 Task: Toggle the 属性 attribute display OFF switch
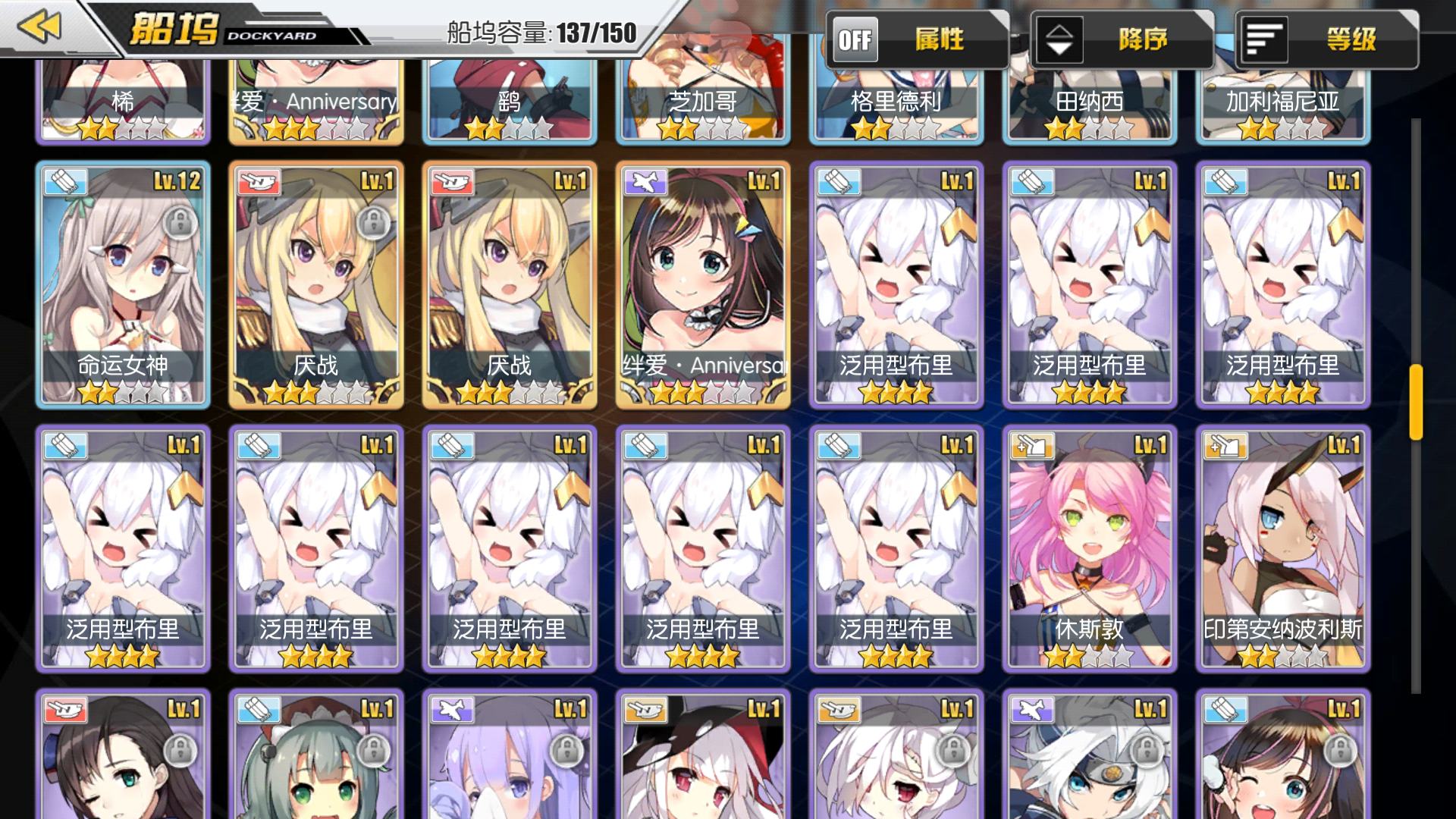[855, 39]
